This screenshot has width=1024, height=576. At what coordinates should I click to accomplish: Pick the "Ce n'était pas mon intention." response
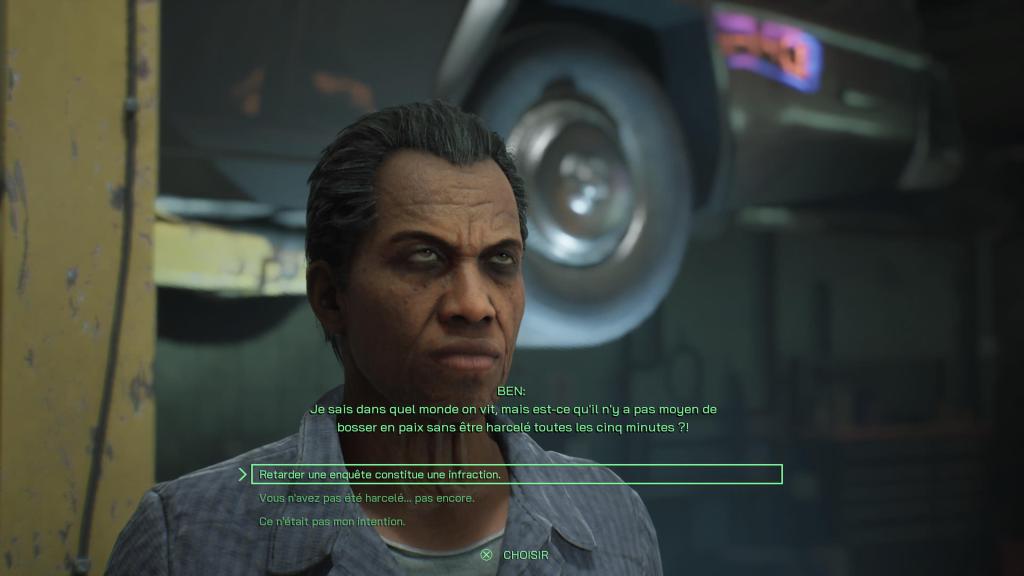click(331, 521)
